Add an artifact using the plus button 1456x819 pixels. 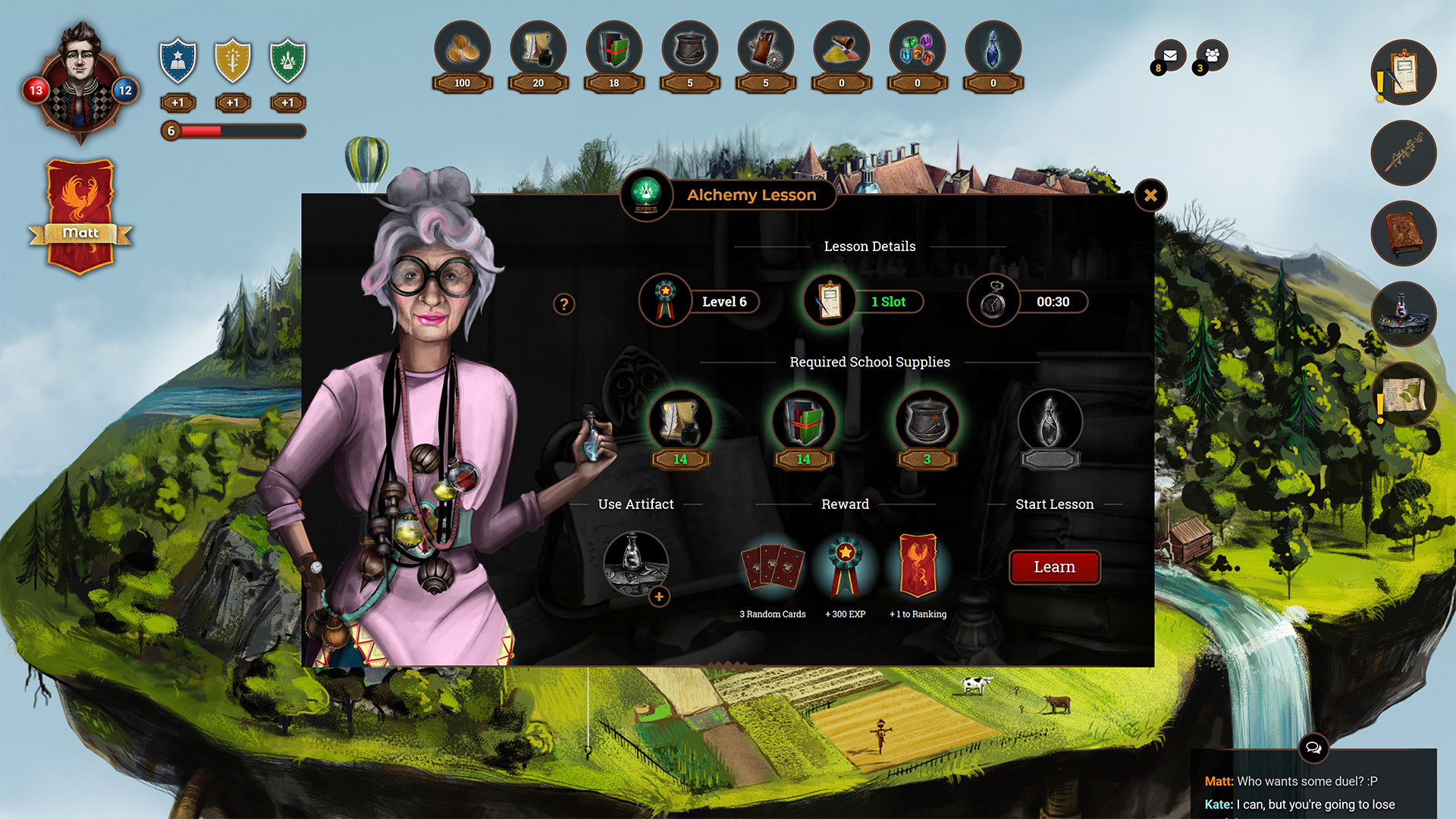tap(659, 598)
